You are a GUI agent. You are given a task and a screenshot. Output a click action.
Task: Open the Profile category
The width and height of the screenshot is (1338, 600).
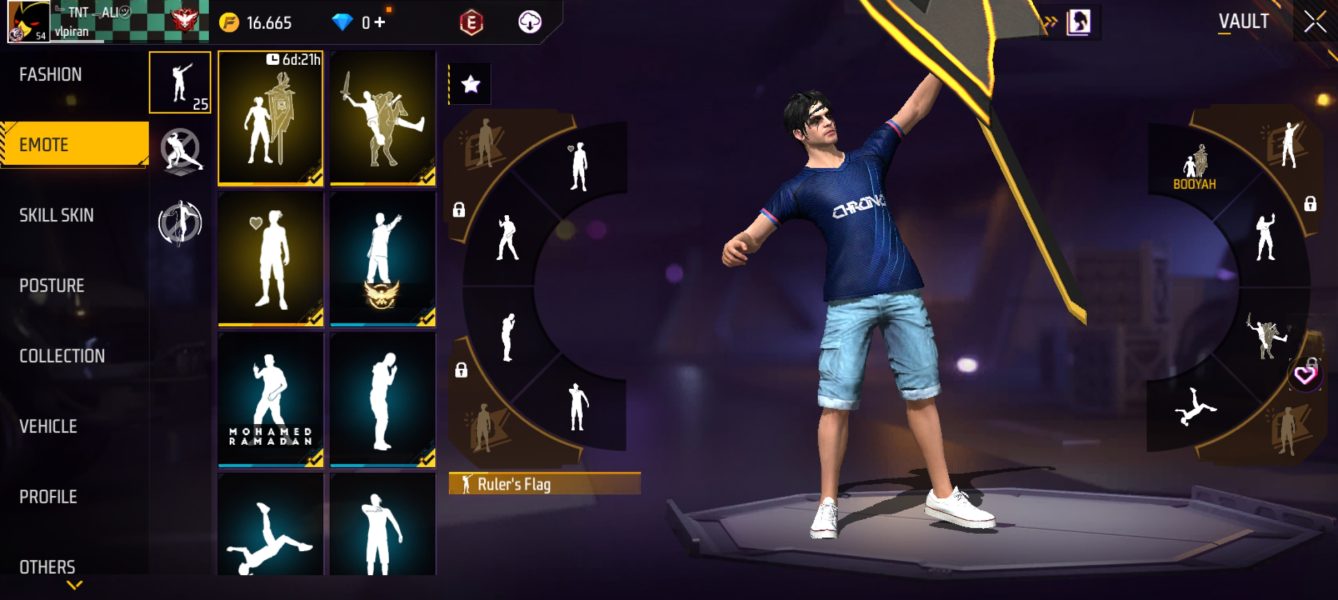[48, 497]
